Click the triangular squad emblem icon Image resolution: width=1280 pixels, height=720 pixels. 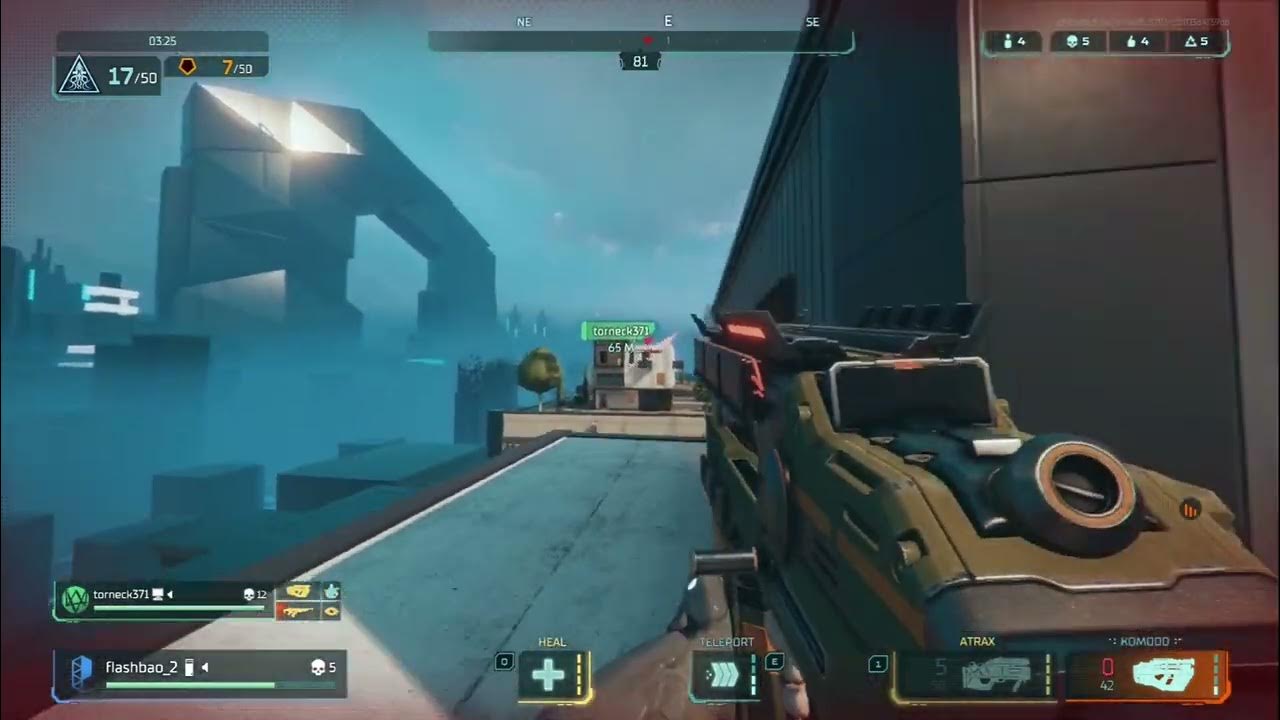coord(78,77)
